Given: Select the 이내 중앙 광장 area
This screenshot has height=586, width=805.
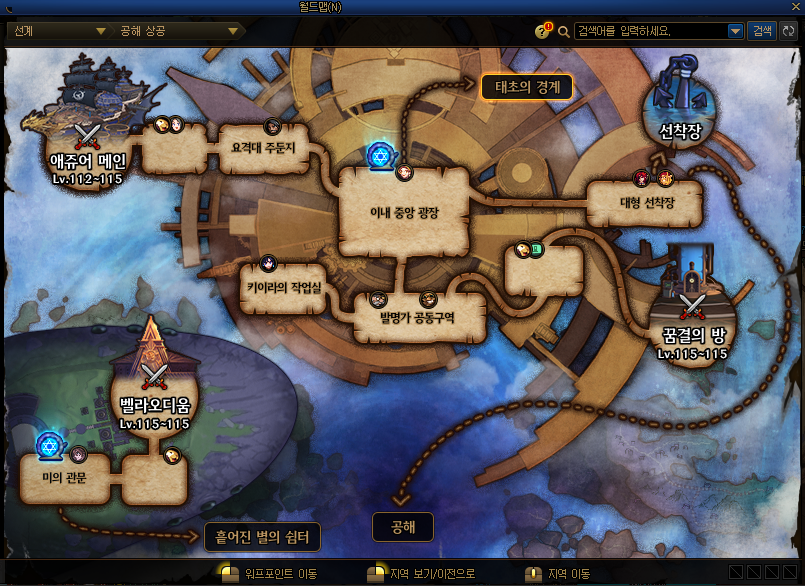Looking at the screenshot, I should (x=404, y=213).
